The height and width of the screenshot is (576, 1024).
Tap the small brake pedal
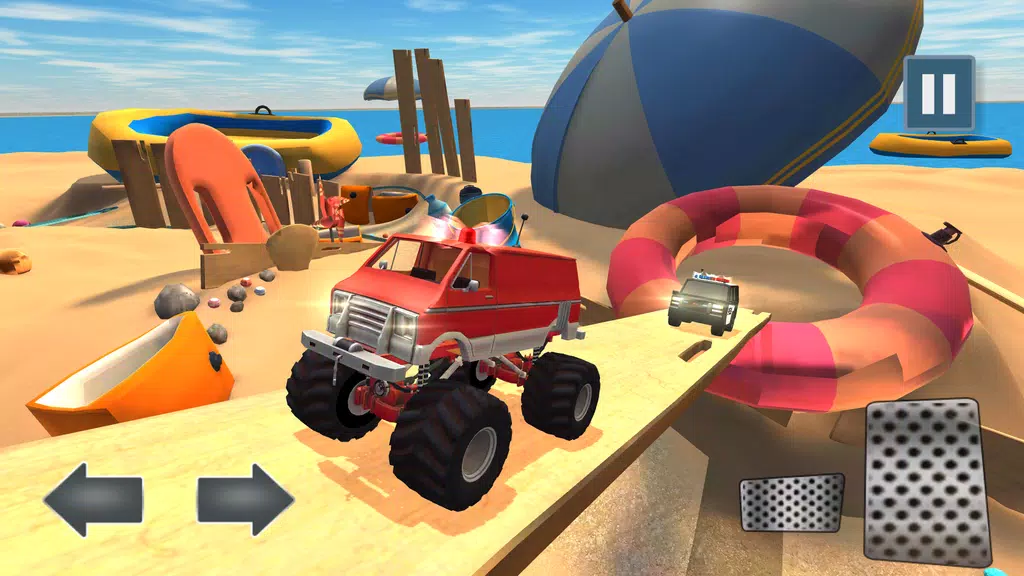tap(792, 502)
